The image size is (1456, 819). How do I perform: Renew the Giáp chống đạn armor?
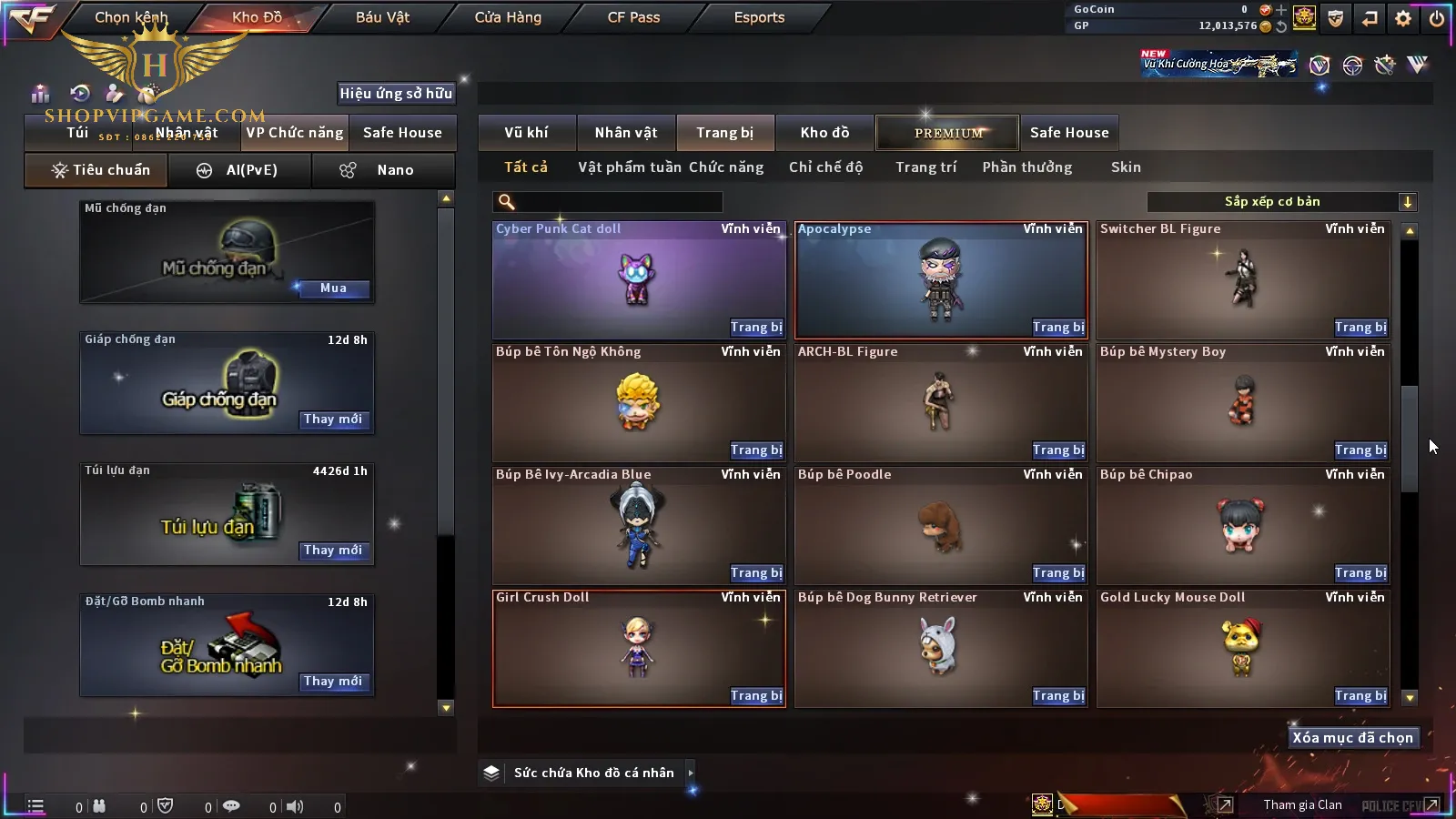(x=333, y=420)
